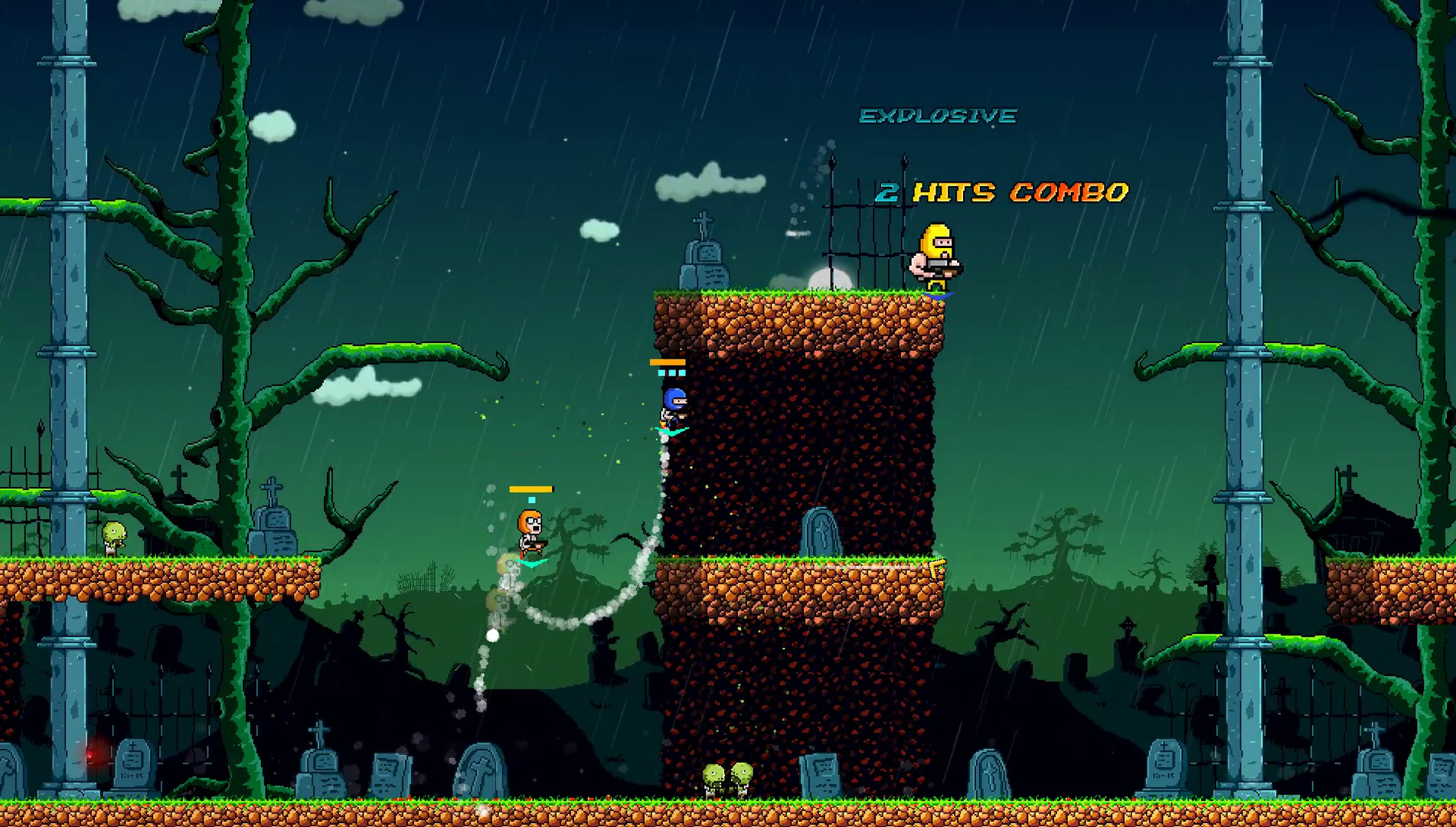1456x827 pixels.
Task: Toggle the blue ammo squares above the ninja
Action: [671, 373]
